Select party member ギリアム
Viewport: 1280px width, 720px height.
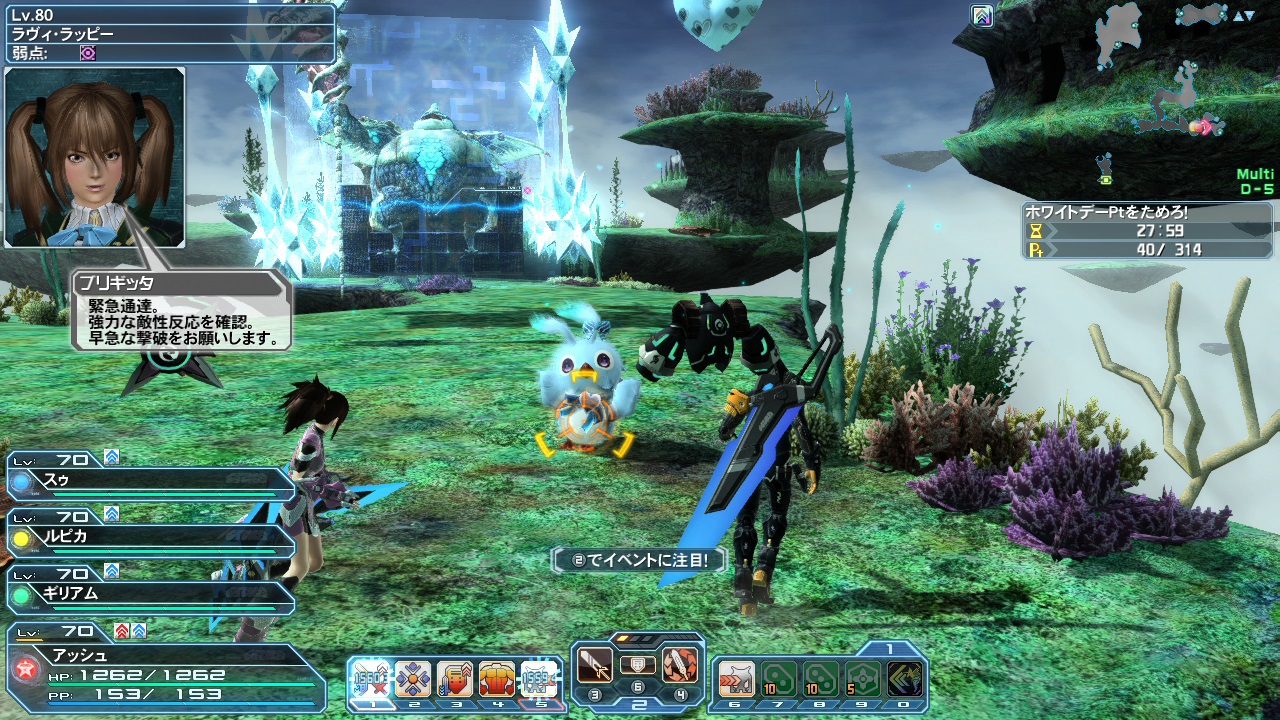point(150,594)
